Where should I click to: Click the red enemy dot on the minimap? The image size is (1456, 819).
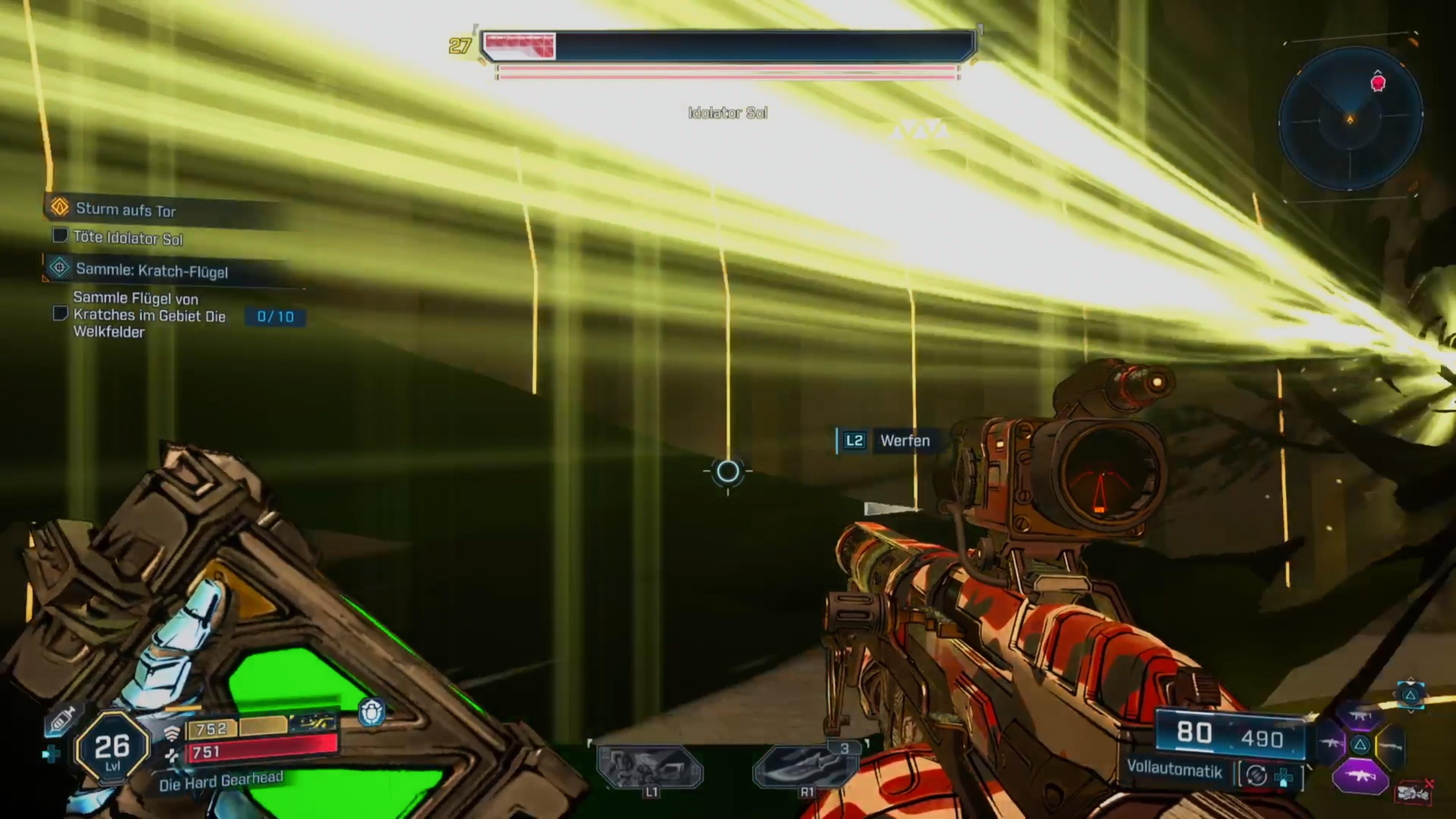coord(1378,83)
